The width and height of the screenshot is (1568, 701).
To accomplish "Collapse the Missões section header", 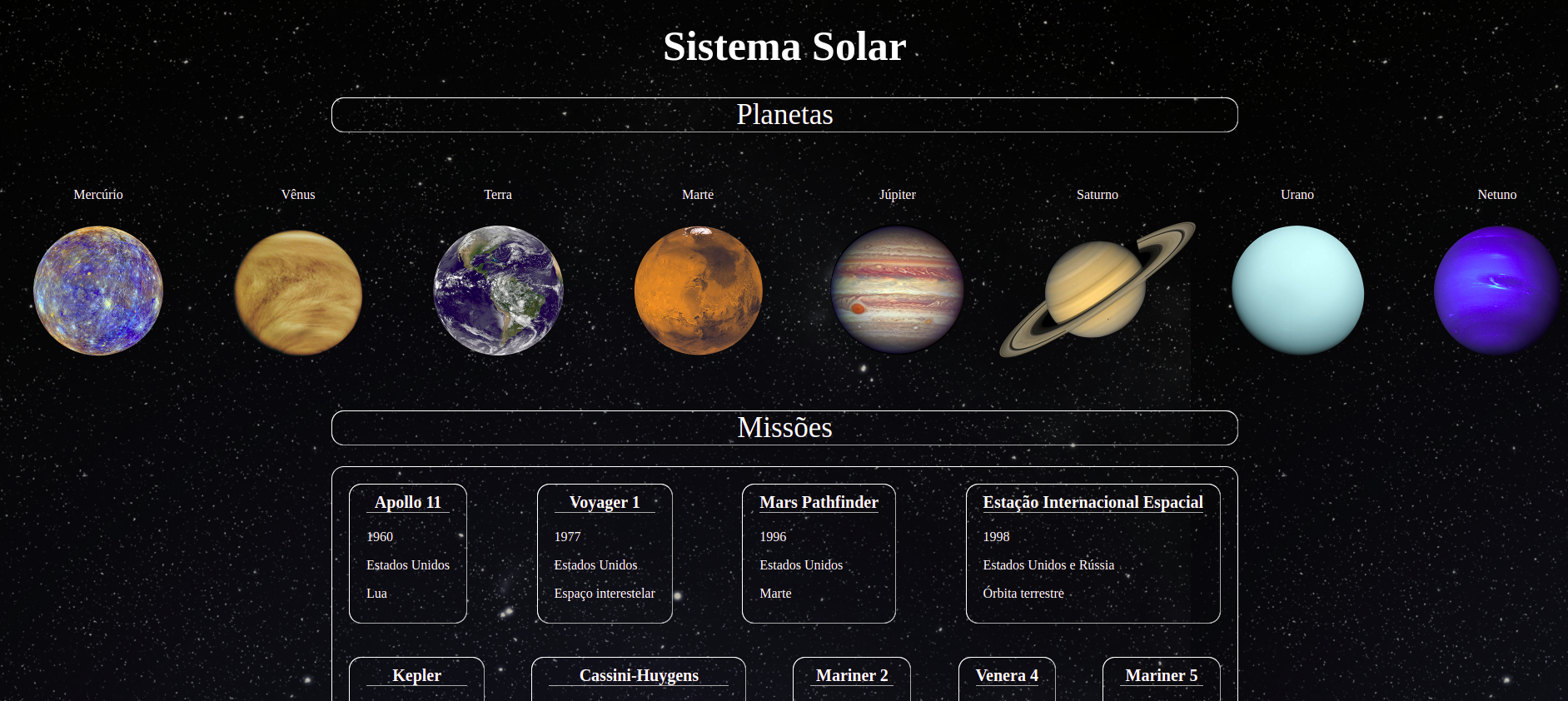I will [784, 428].
